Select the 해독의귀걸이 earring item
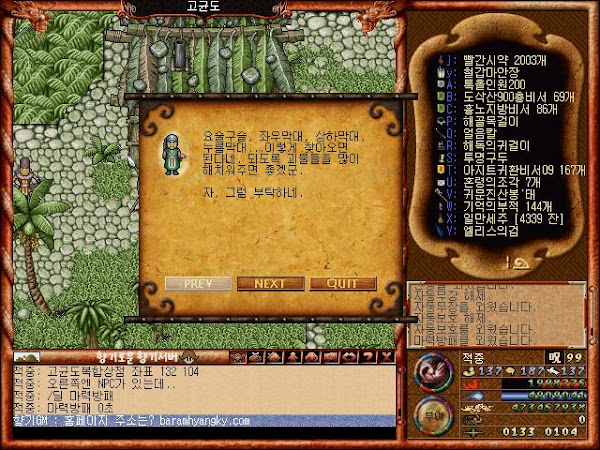This screenshot has height=450, width=600. (x=490, y=143)
